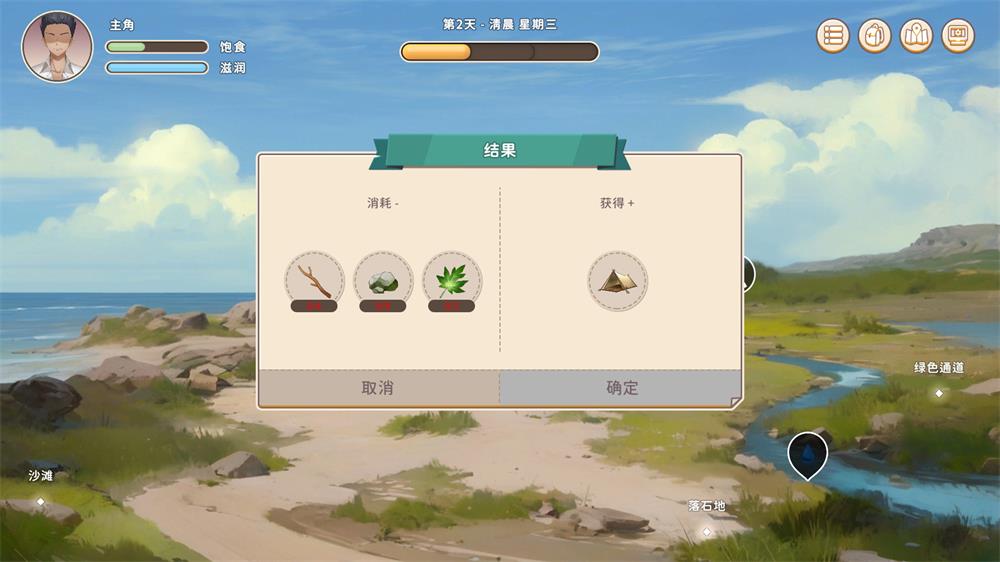Viewport: 1000px width, 562px height.
Task: Cancel the crafting with 取消
Action: pos(378,388)
